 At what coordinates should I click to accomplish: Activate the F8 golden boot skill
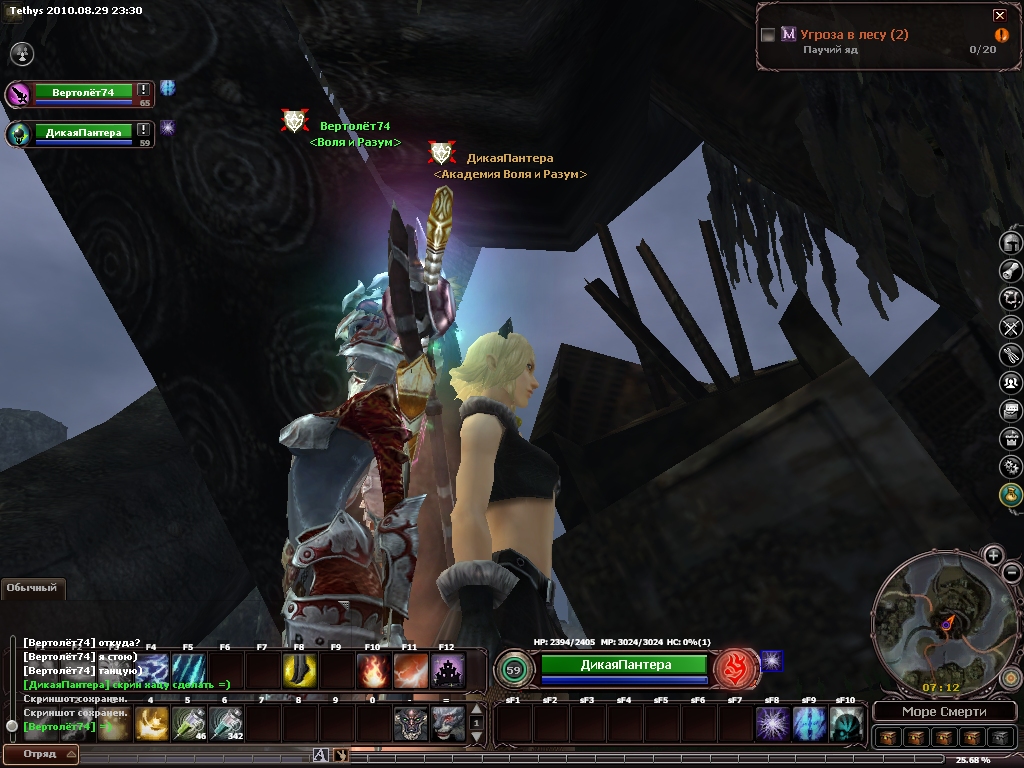299,670
